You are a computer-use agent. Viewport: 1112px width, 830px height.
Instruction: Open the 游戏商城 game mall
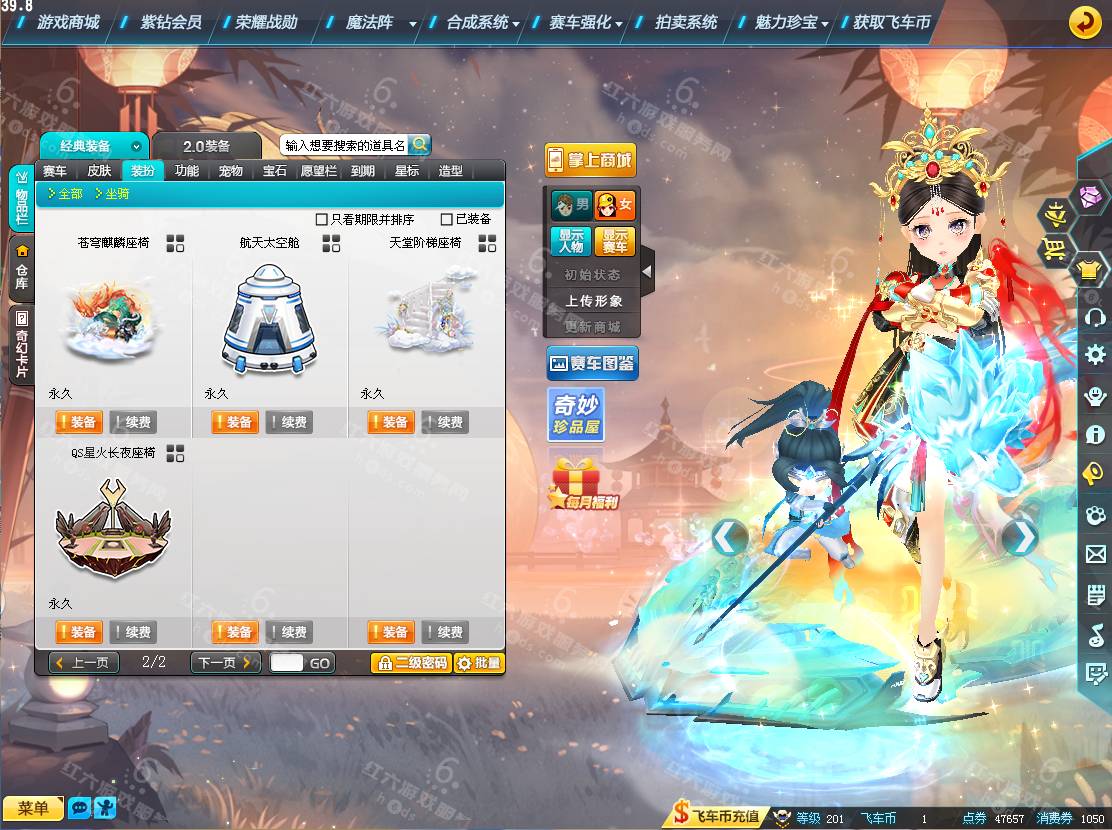click(x=68, y=22)
